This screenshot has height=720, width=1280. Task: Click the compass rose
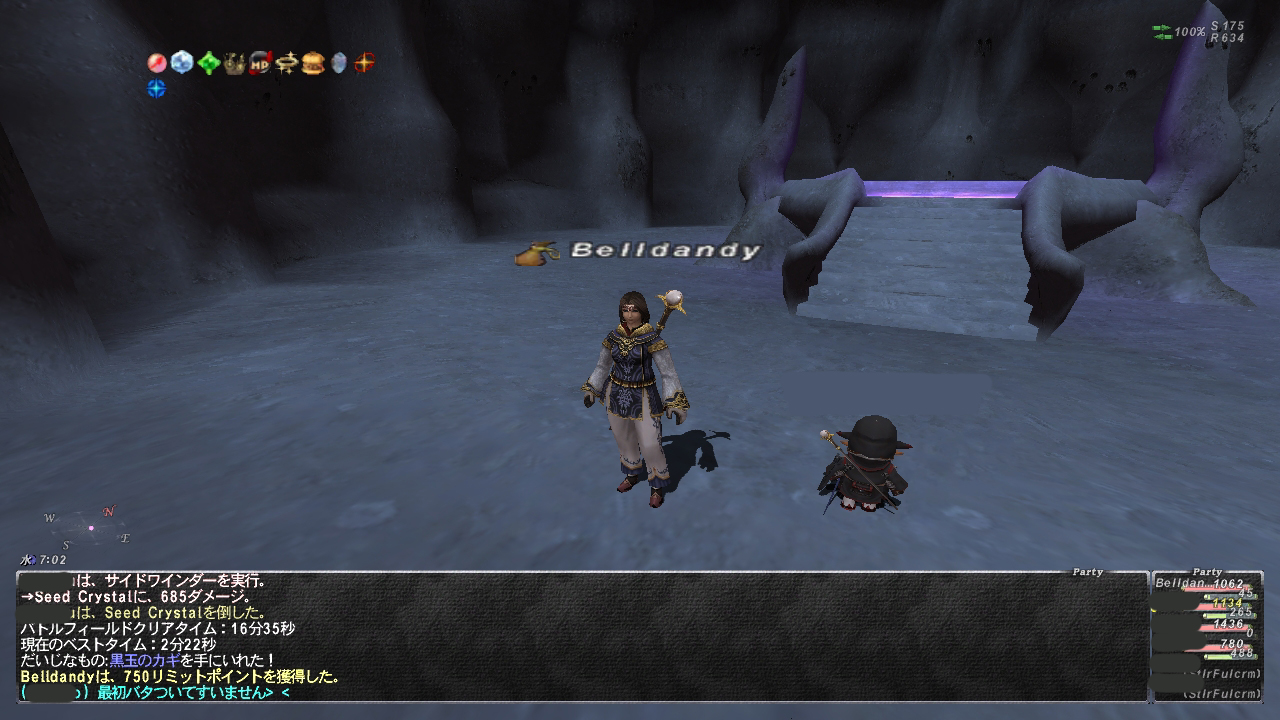pyautogui.click(x=88, y=528)
